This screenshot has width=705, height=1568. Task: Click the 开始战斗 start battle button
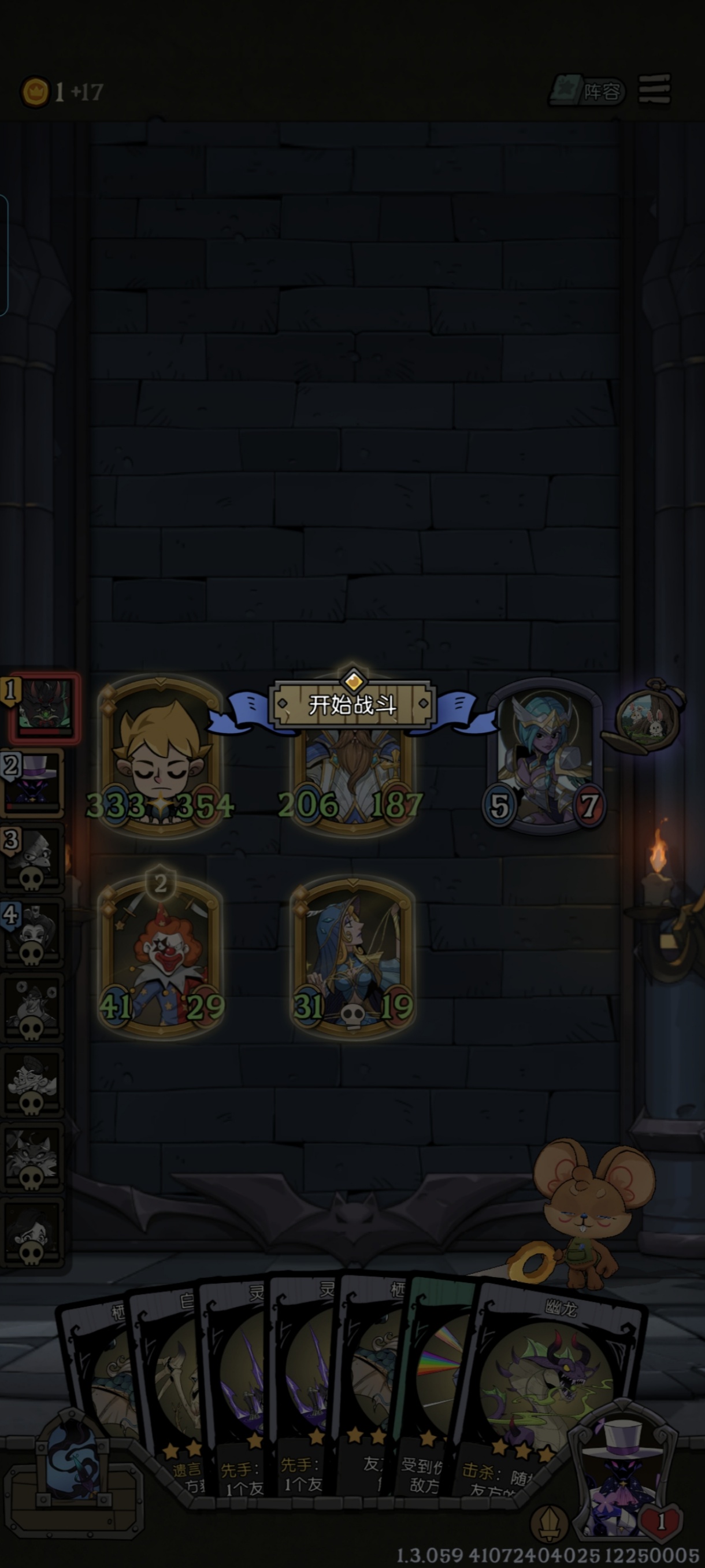pos(352,704)
